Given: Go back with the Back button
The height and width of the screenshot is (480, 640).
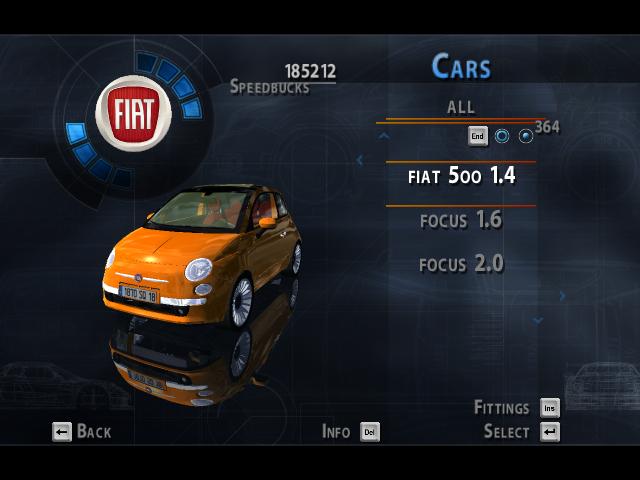Looking at the screenshot, I should pos(81,432).
